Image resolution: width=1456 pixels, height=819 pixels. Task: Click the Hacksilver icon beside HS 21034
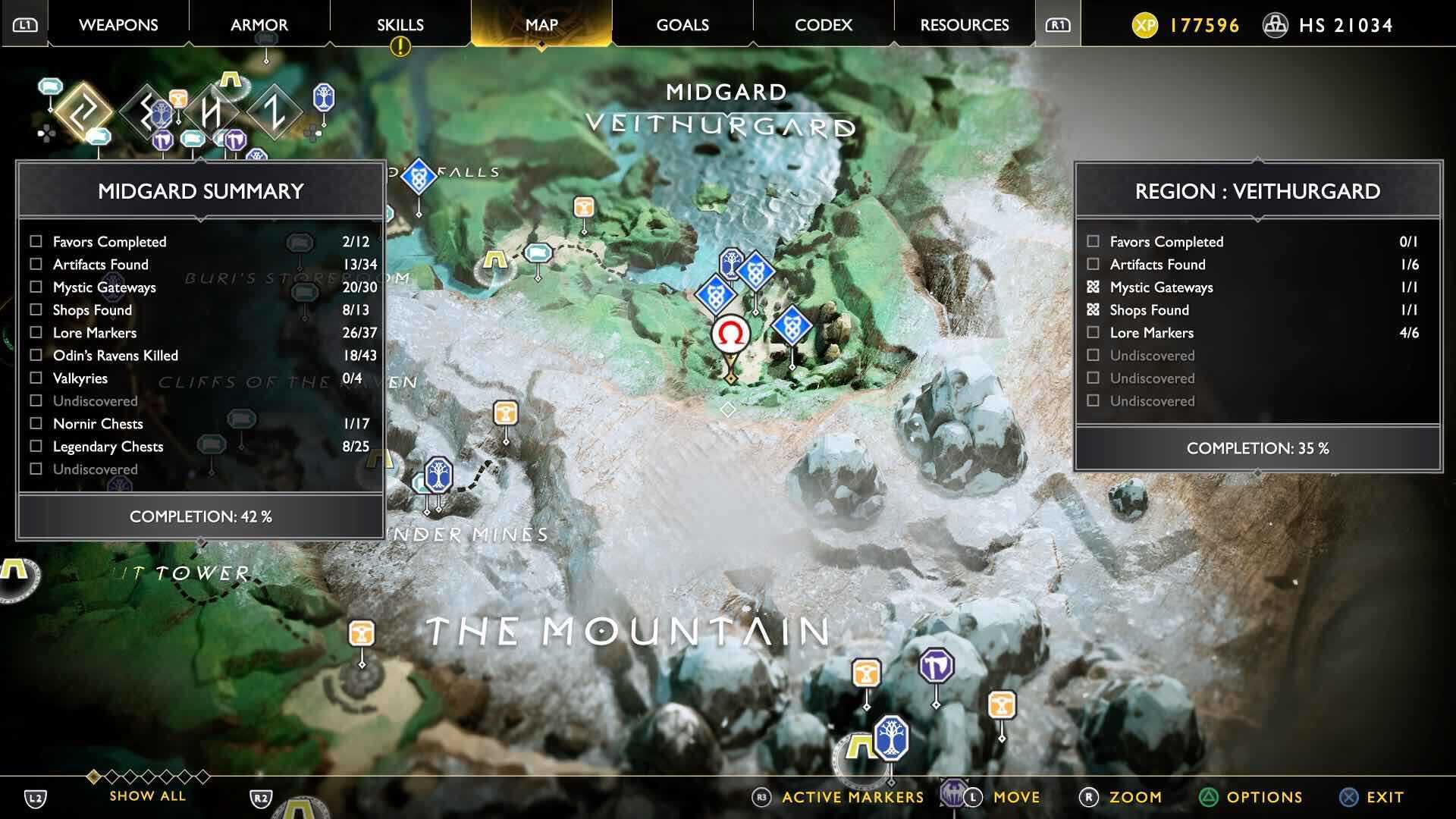pos(1277,24)
